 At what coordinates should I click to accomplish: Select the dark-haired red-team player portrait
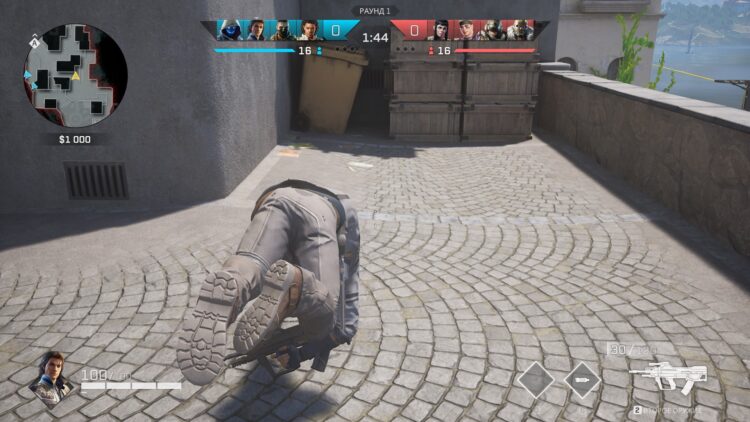click(440, 30)
